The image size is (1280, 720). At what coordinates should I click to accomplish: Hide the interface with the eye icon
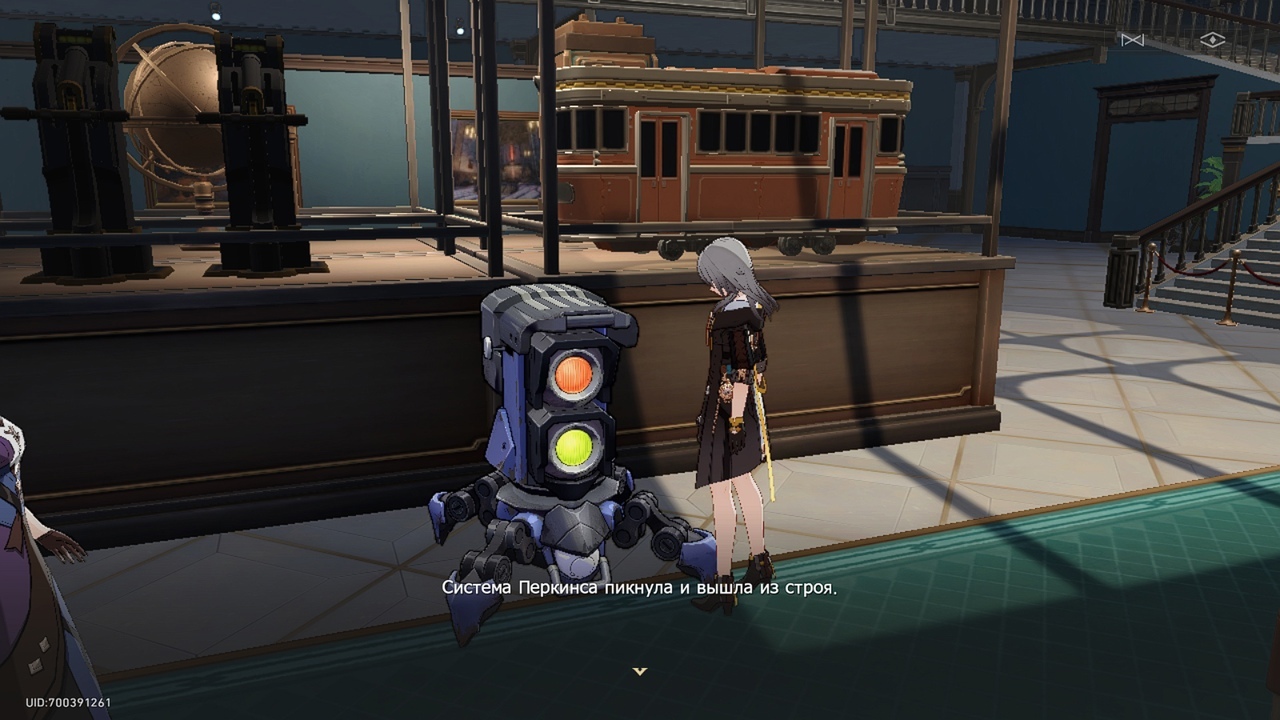coord(1212,40)
